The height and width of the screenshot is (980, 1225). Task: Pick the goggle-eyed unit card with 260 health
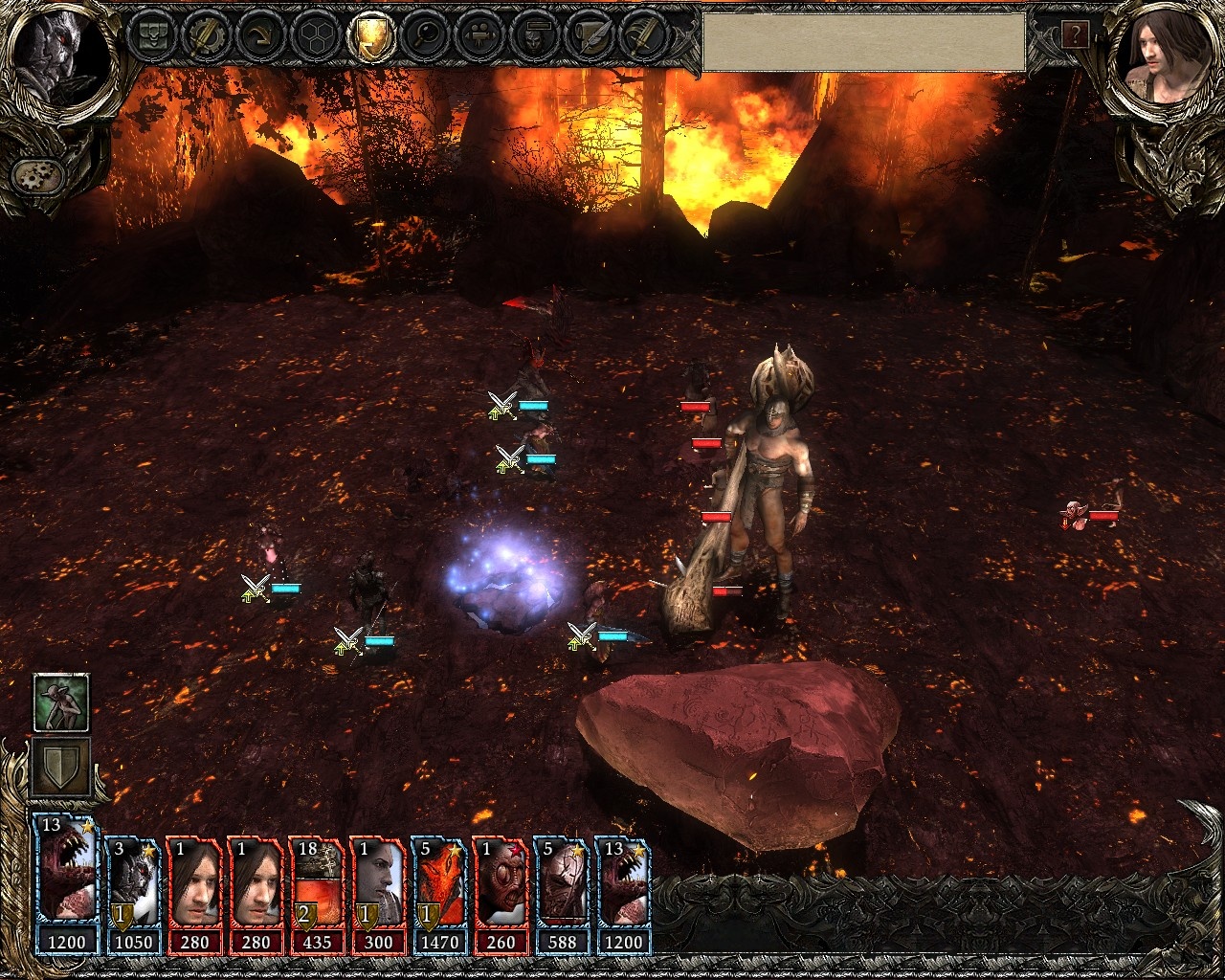coord(500,895)
